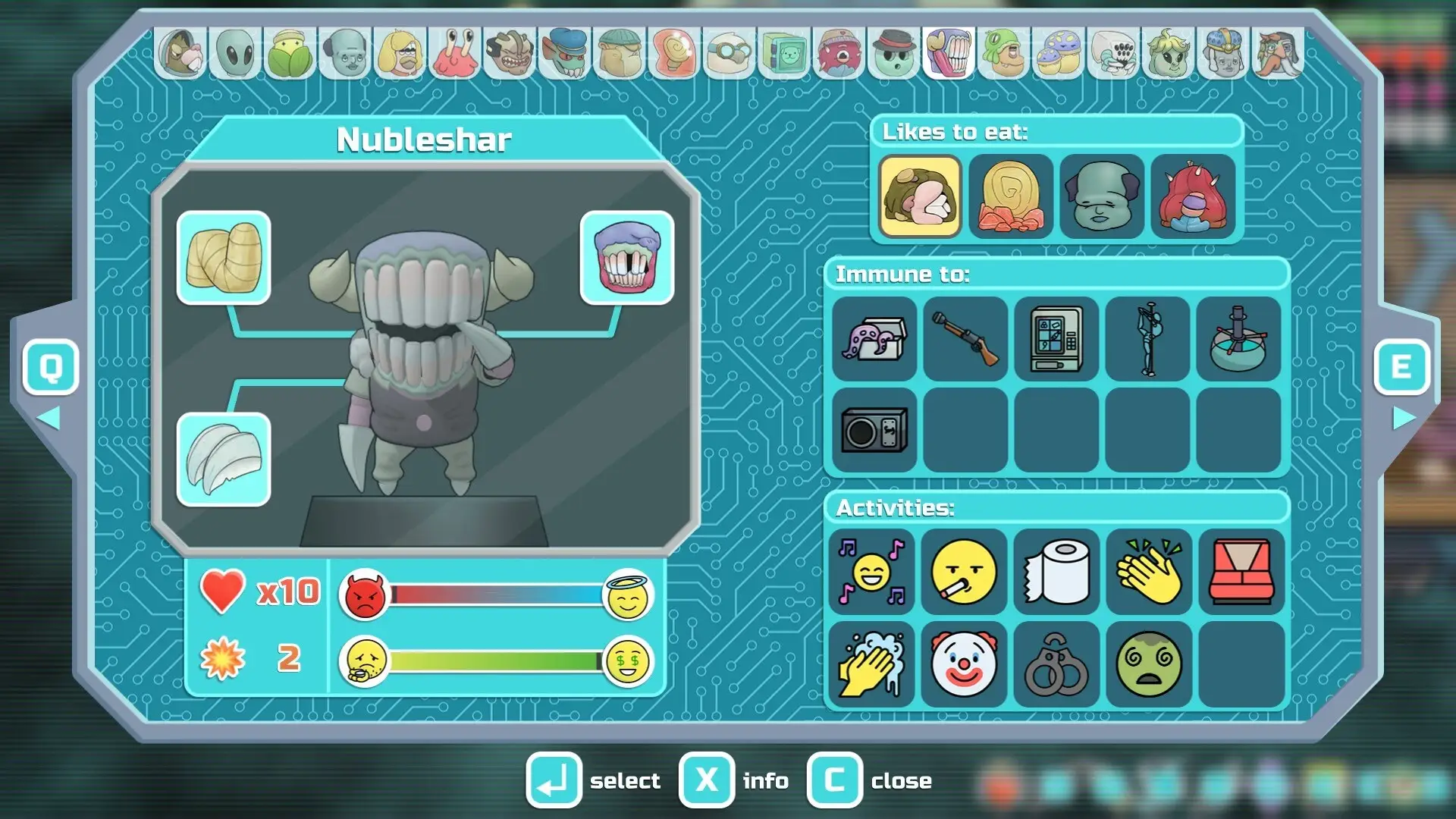The image size is (1456, 819).
Task: Select the clapping hands activity icon
Action: [x=1149, y=573]
